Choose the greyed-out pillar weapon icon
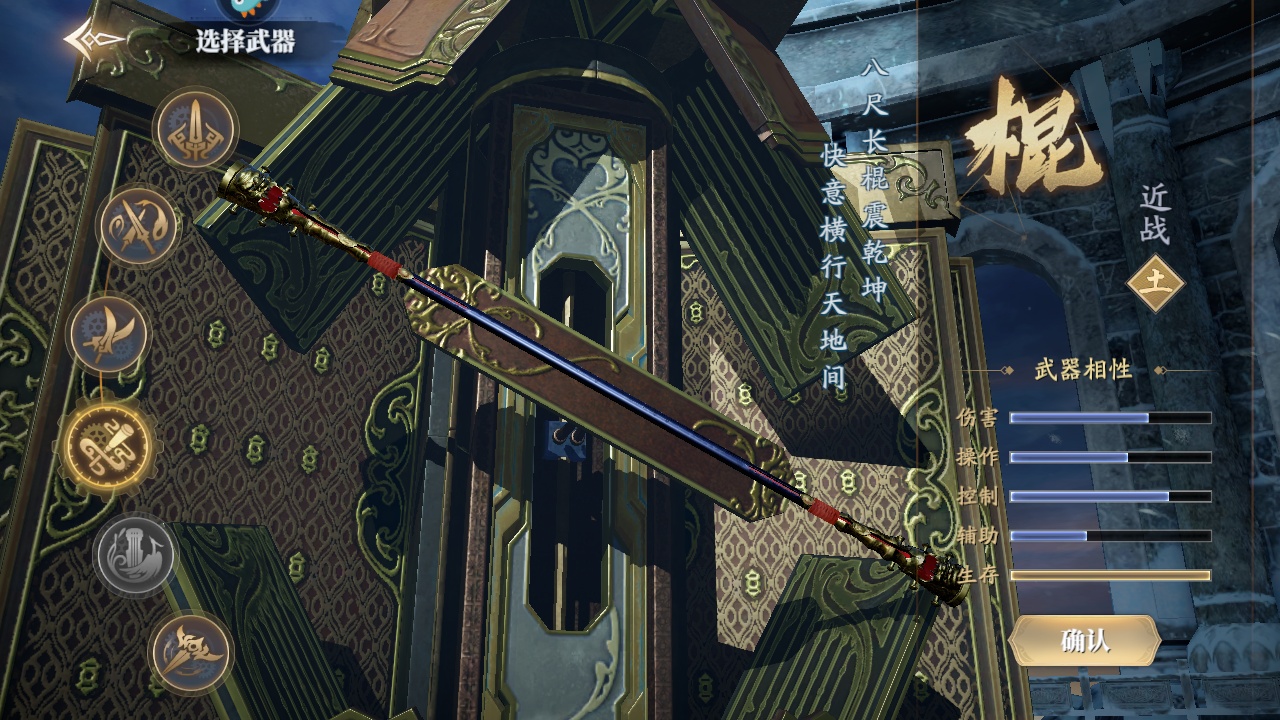 pyautogui.click(x=136, y=555)
